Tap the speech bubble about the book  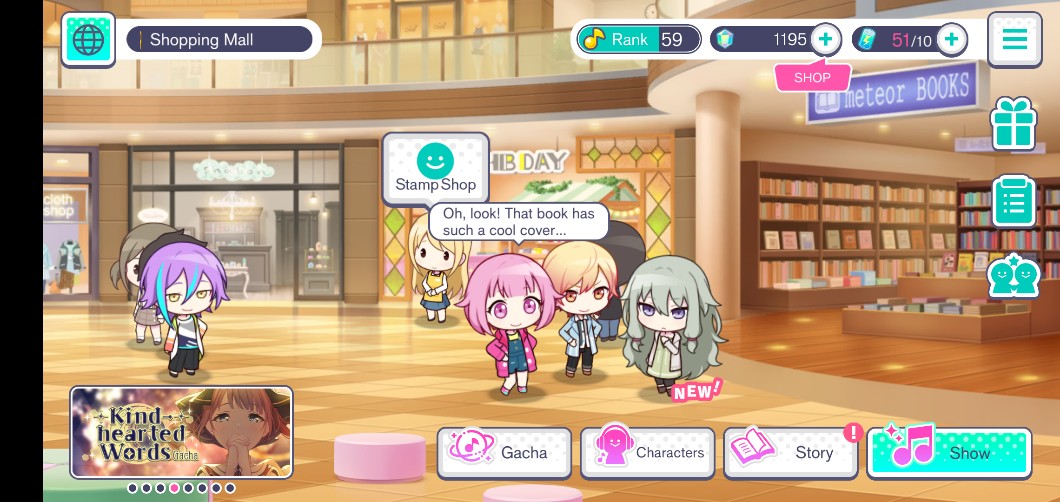coord(518,221)
